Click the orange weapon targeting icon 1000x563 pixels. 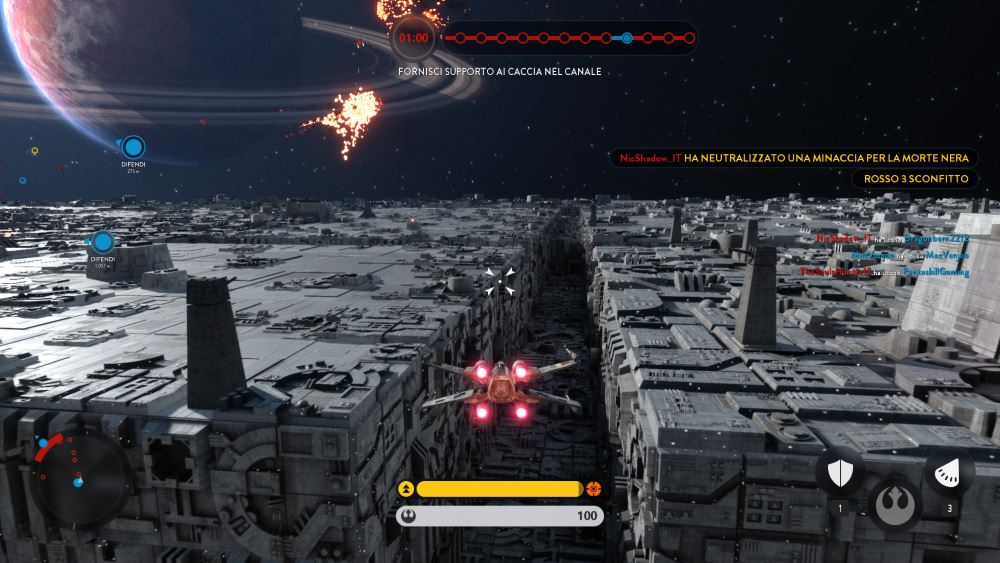point(594,489)
